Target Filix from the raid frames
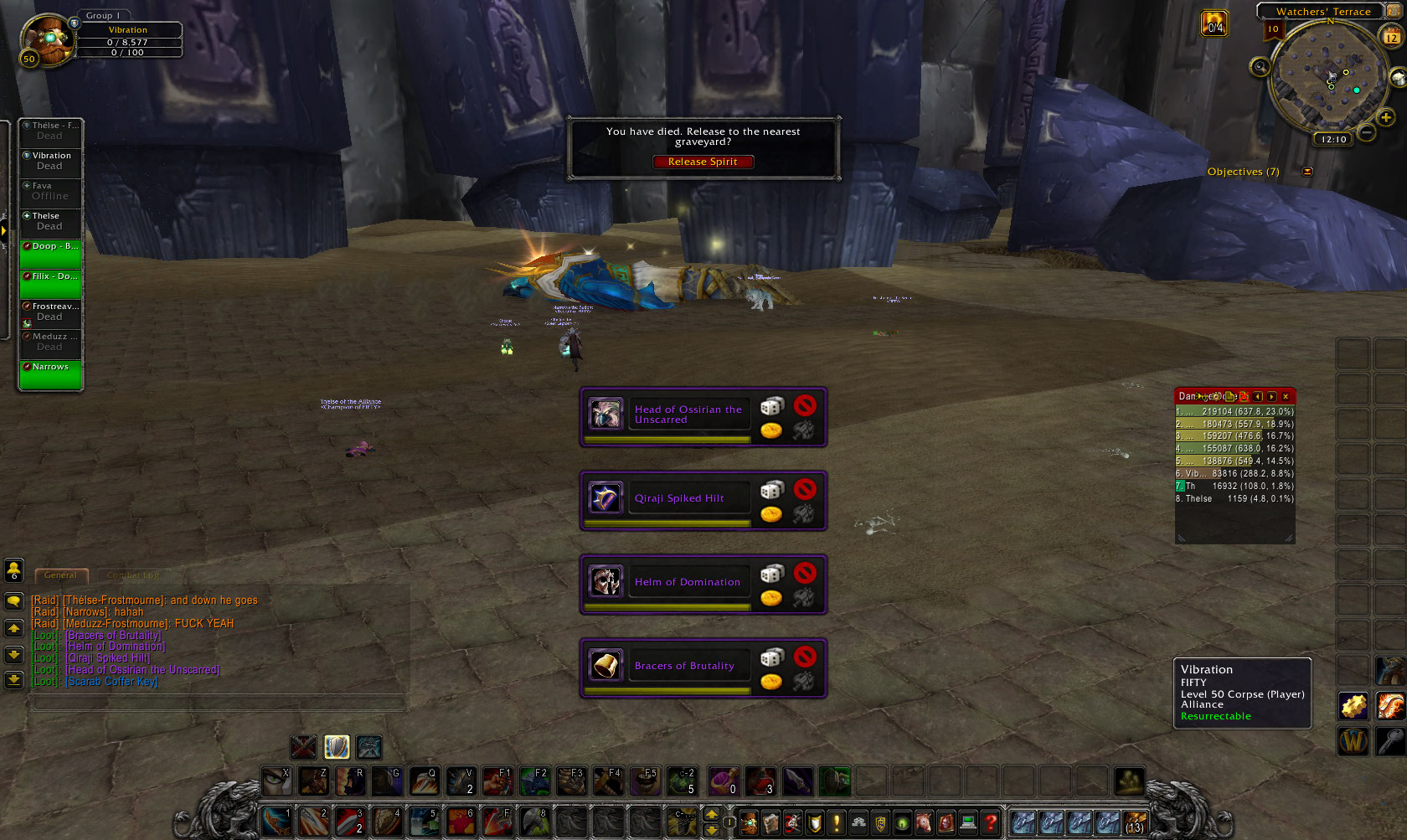1407x840 pixels. (x=51, y=285)
